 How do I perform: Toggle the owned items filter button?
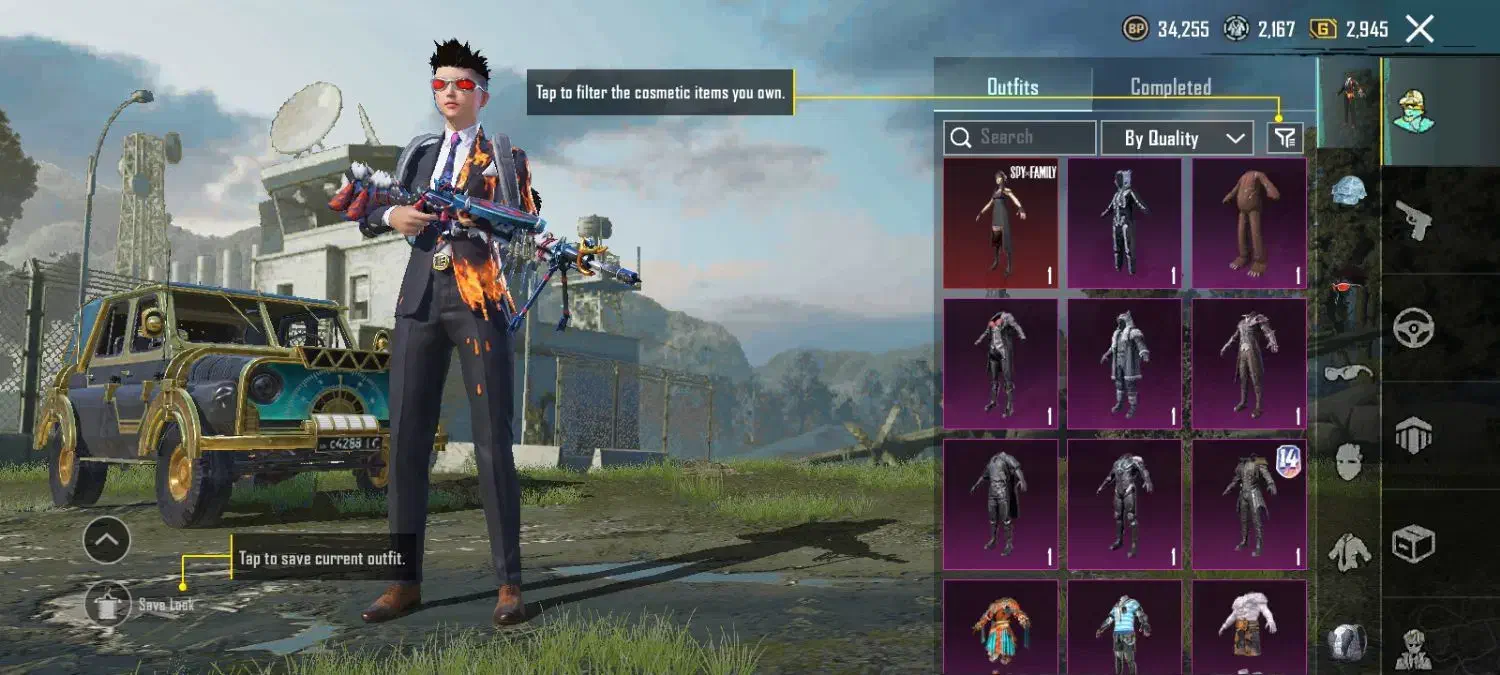tap(1285, 138)
